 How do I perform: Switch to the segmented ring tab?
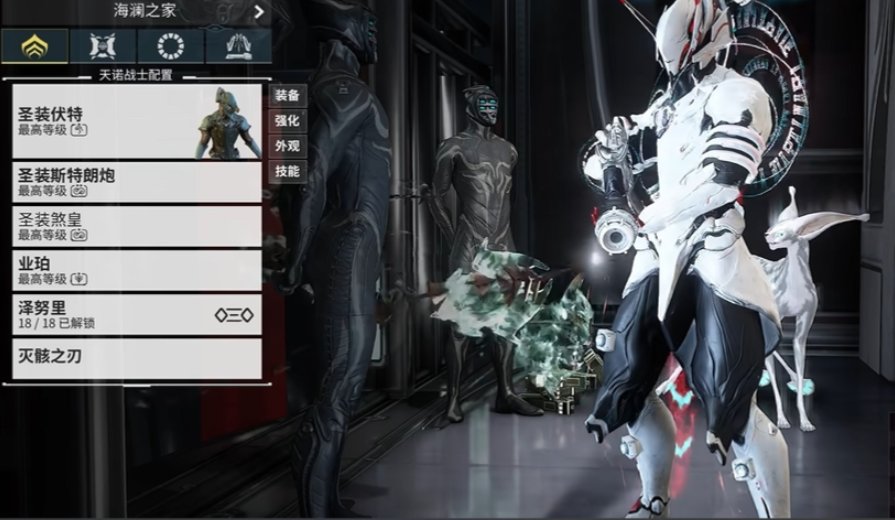pos(170,46)
